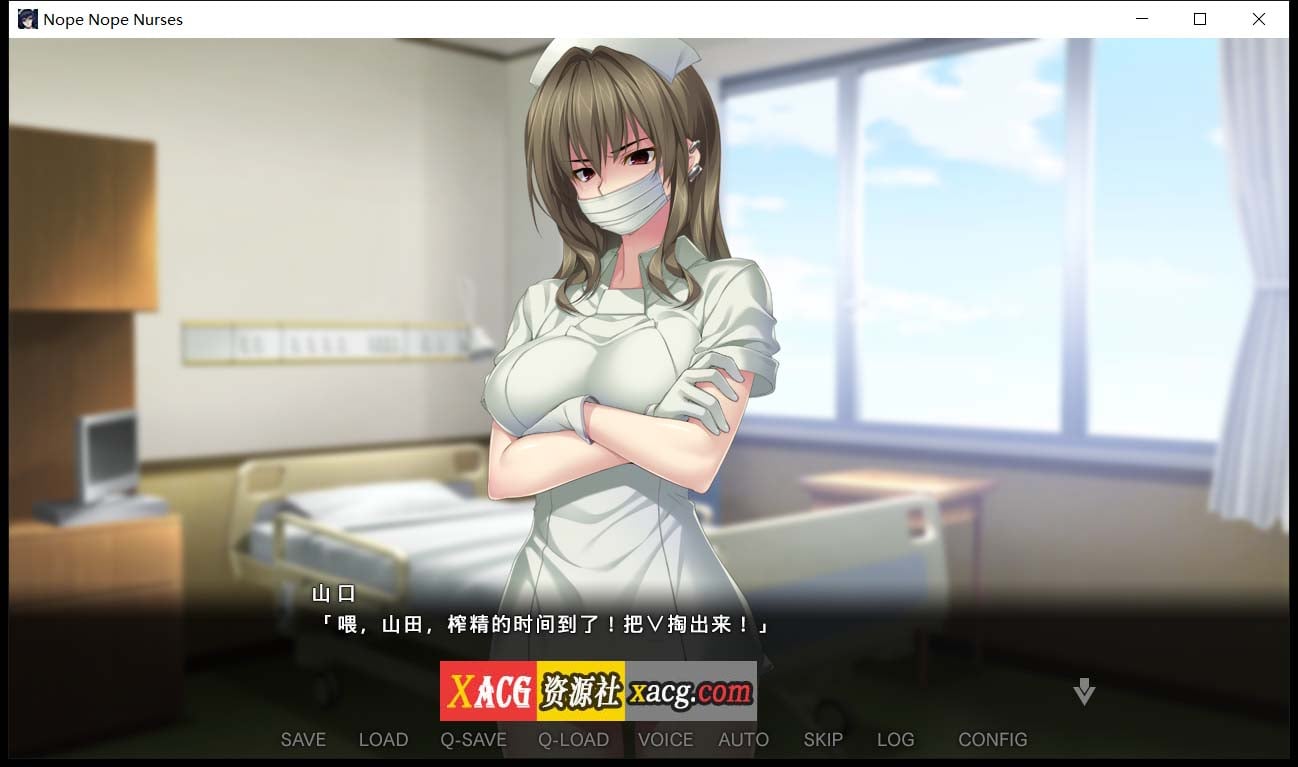Replay the voice line with VOICE

665,740
